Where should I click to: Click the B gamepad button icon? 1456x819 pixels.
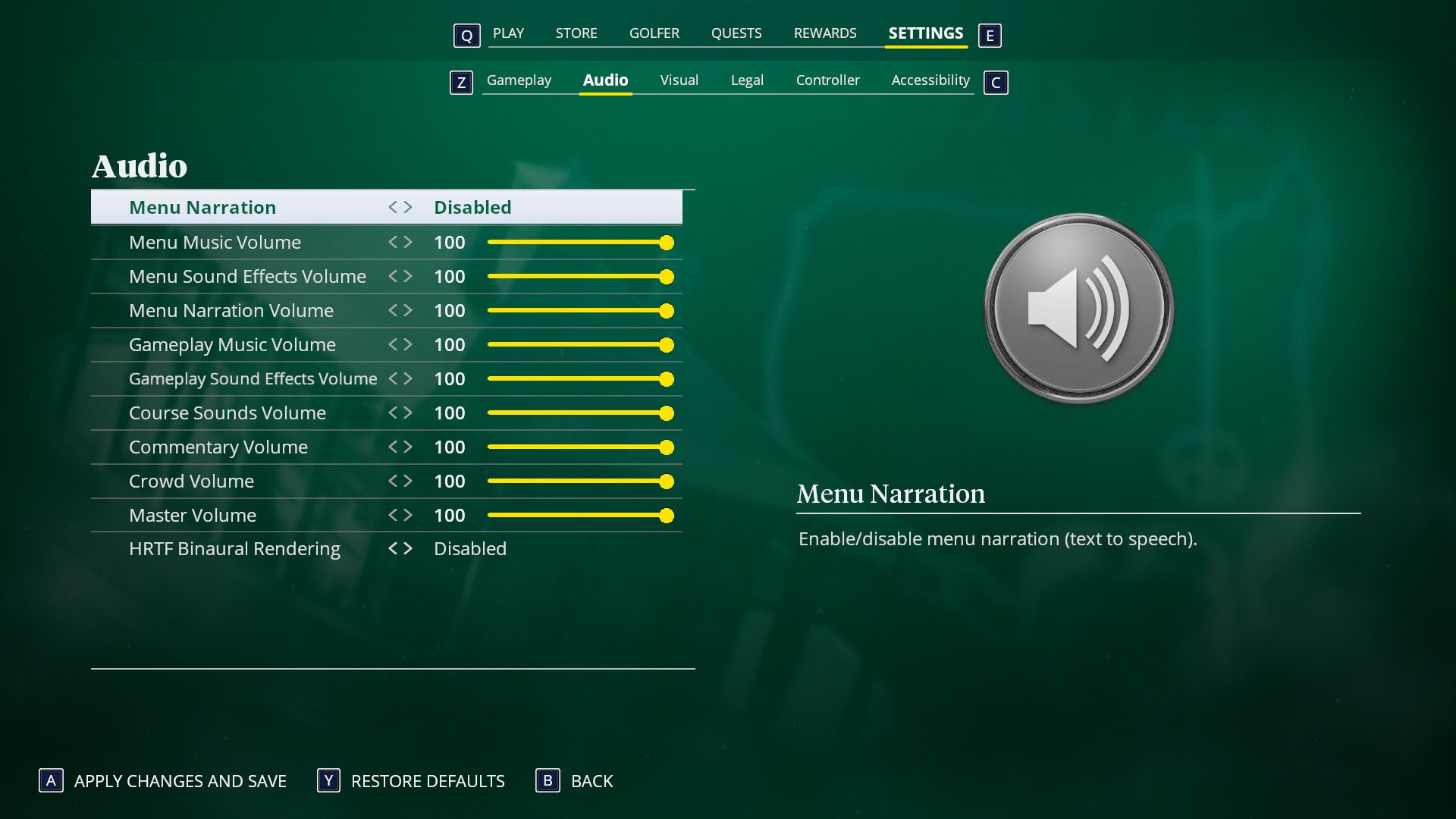[x=547, y=781]
